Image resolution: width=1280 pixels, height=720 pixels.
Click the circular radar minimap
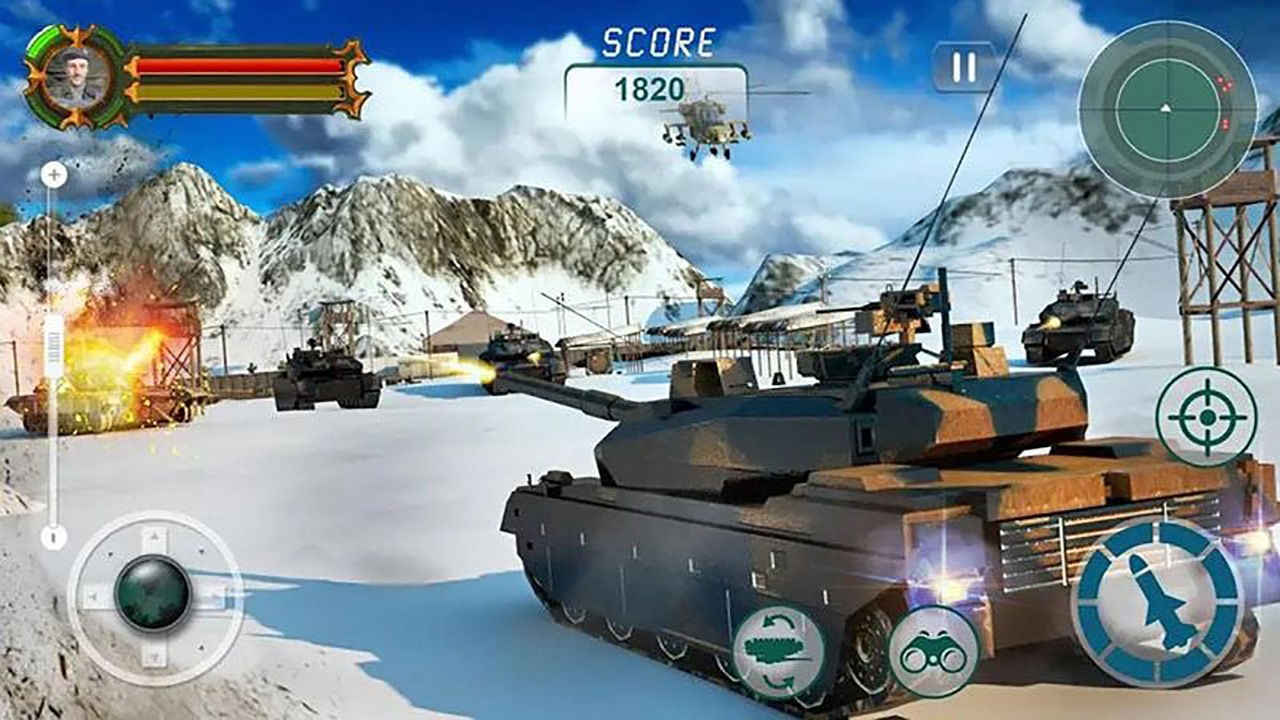point(1166,108)
